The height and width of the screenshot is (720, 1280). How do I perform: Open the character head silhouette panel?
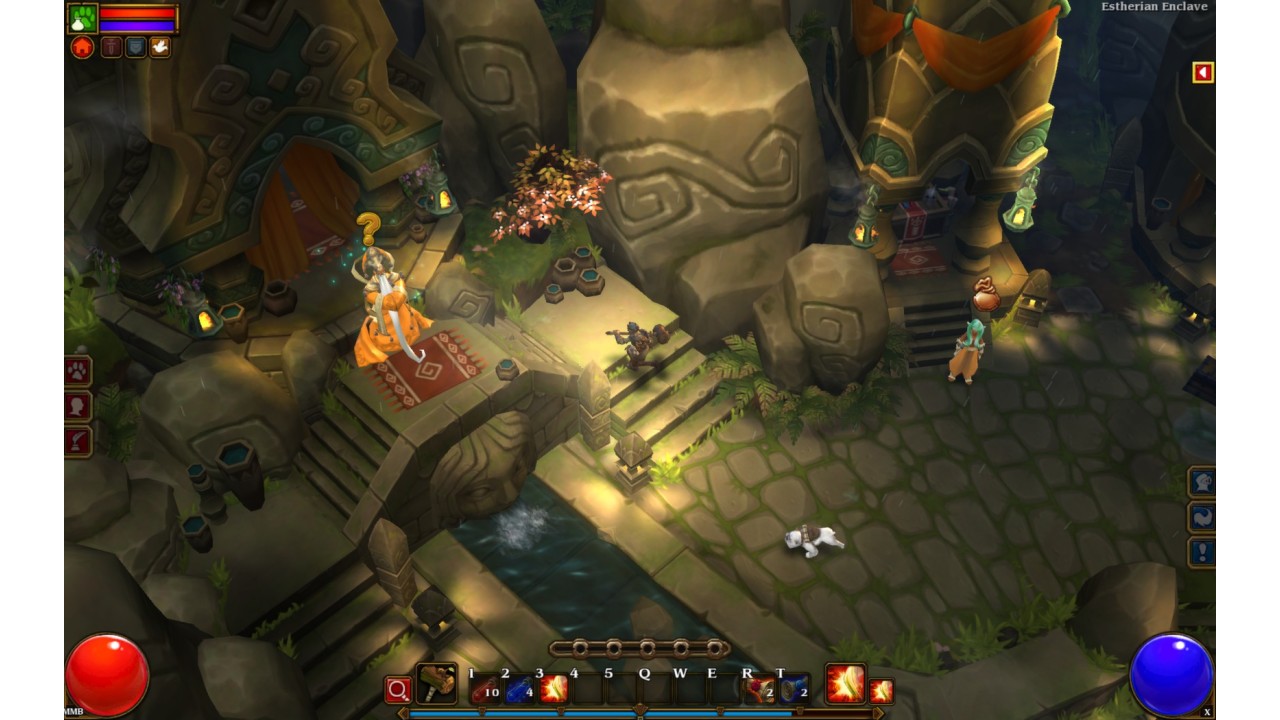click(x=78, y=406)
